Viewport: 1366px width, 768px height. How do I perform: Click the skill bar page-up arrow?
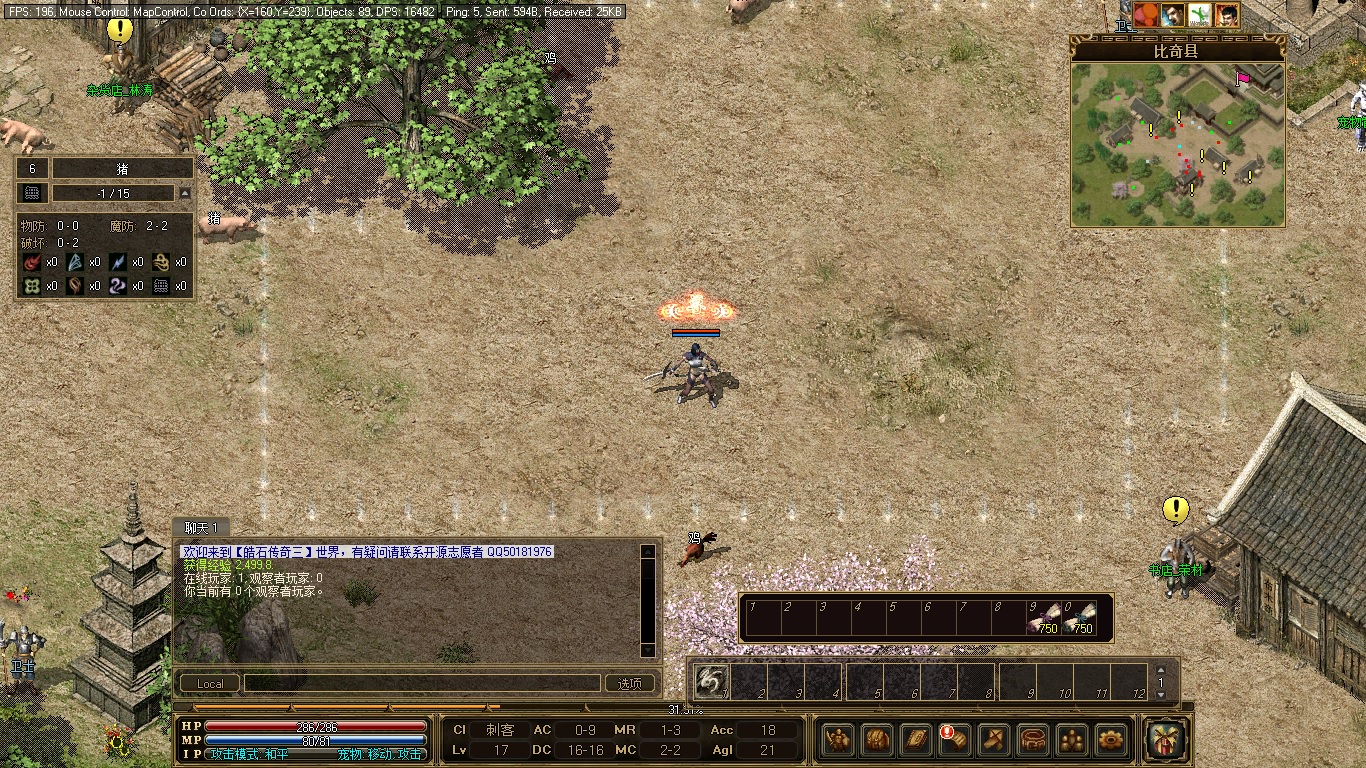point(1161,670)
